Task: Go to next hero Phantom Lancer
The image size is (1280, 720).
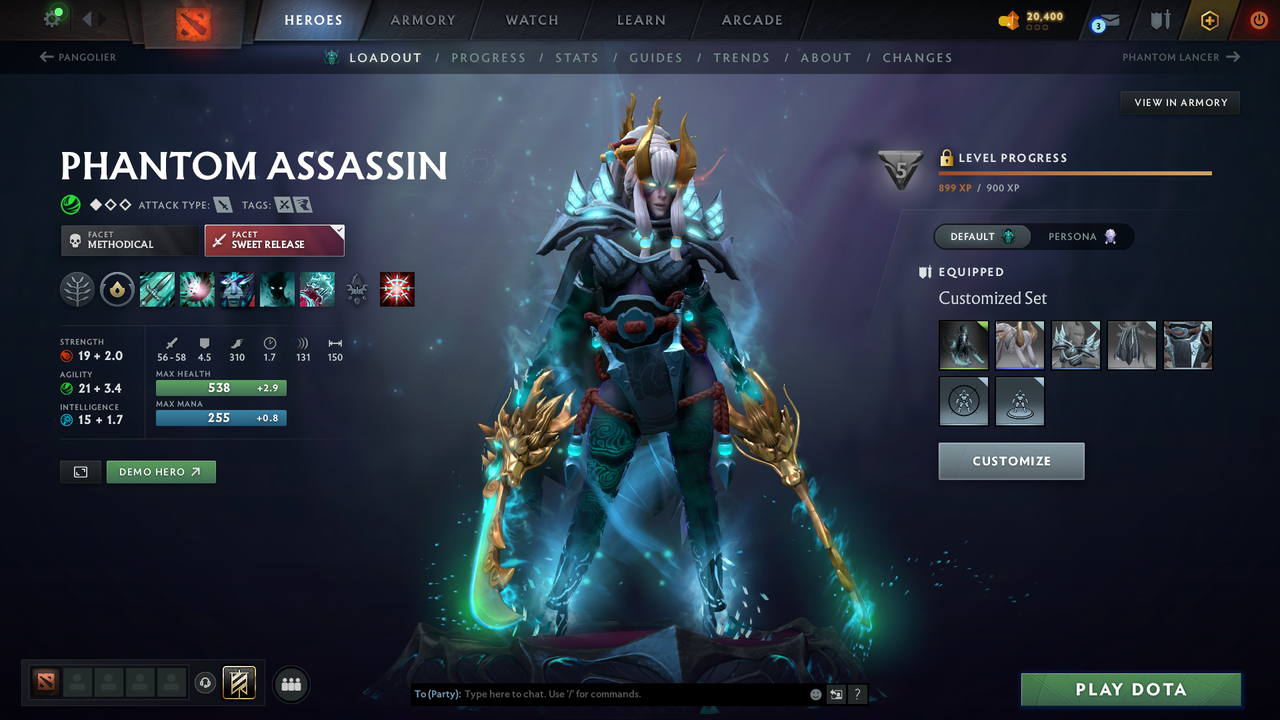Action: (1180, 57)
